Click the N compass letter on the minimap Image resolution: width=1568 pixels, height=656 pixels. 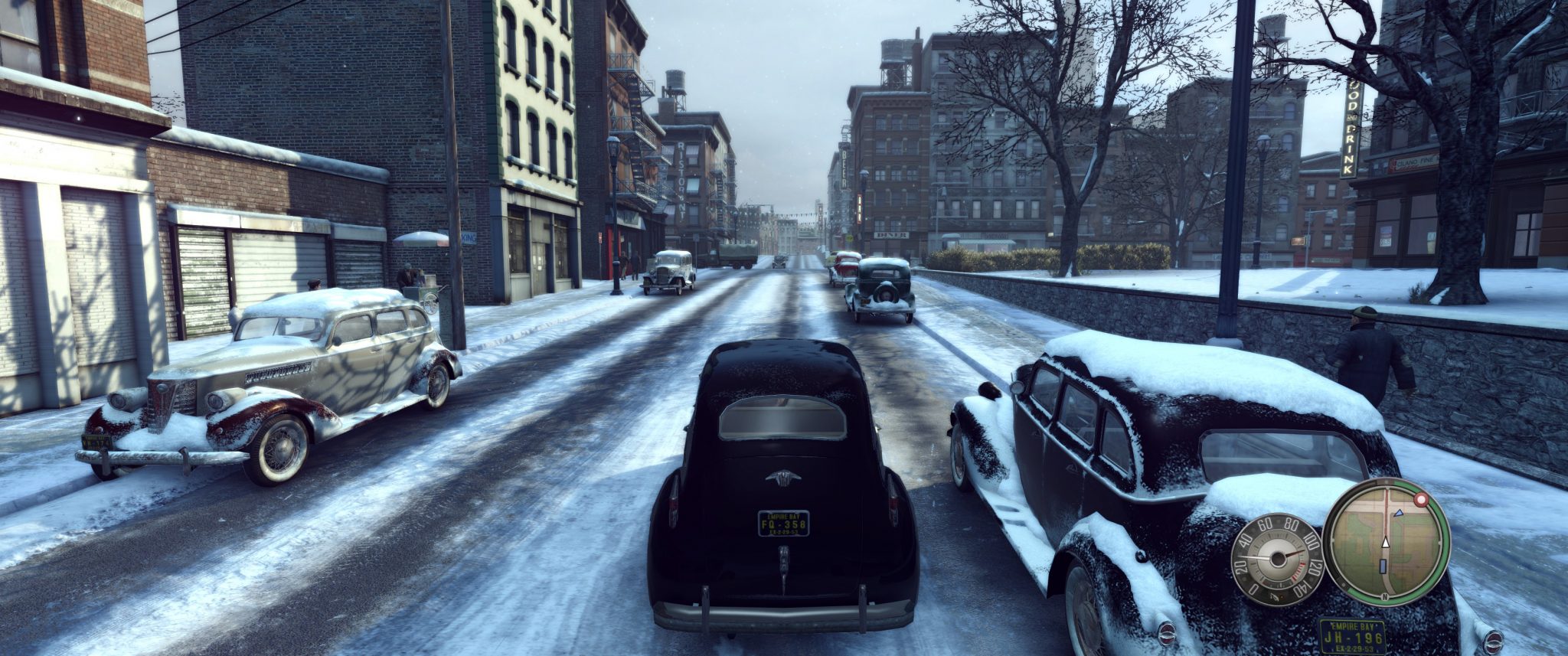coord(1384,596)
